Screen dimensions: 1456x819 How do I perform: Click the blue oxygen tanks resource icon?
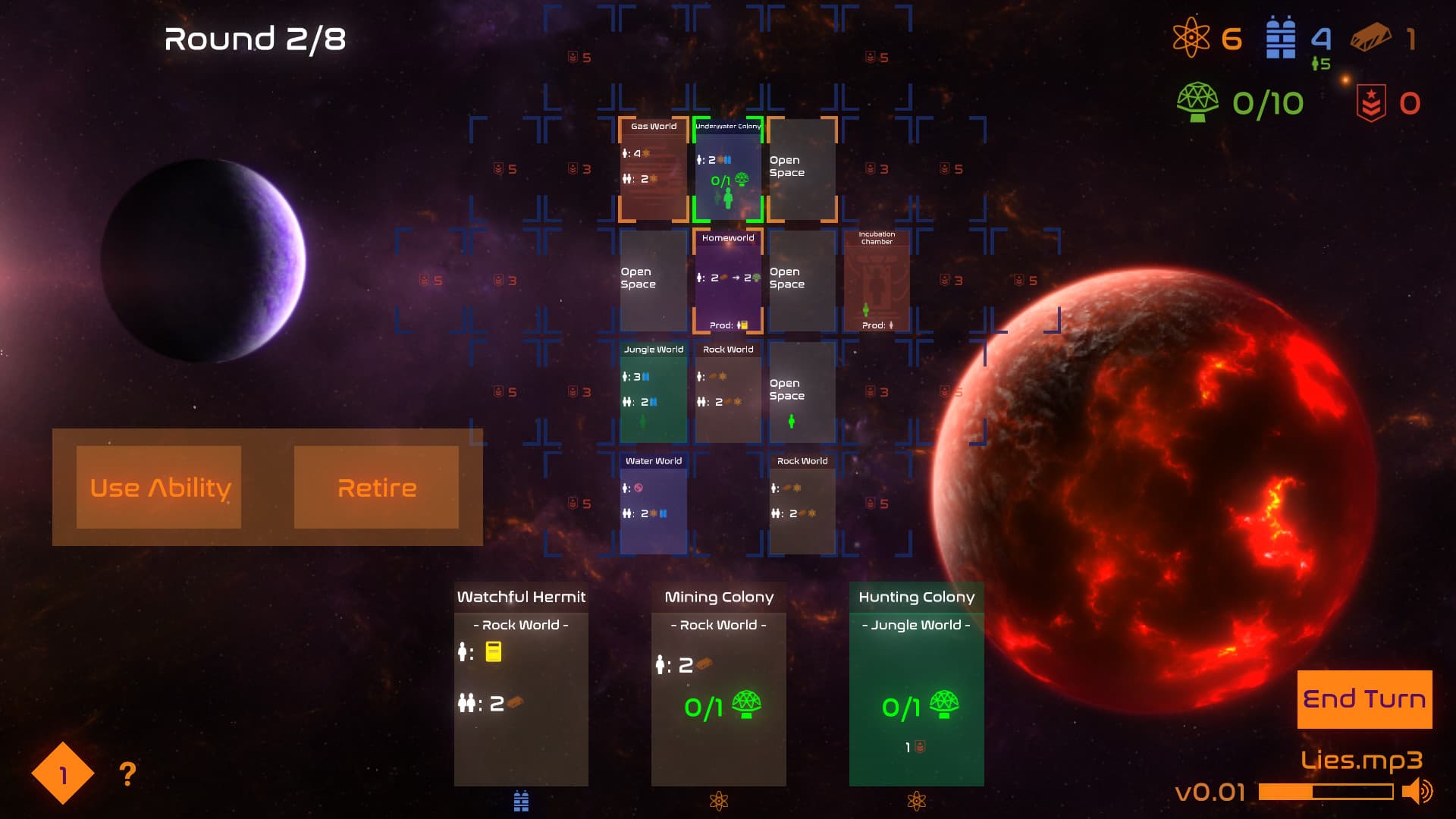click(1280, 34)
